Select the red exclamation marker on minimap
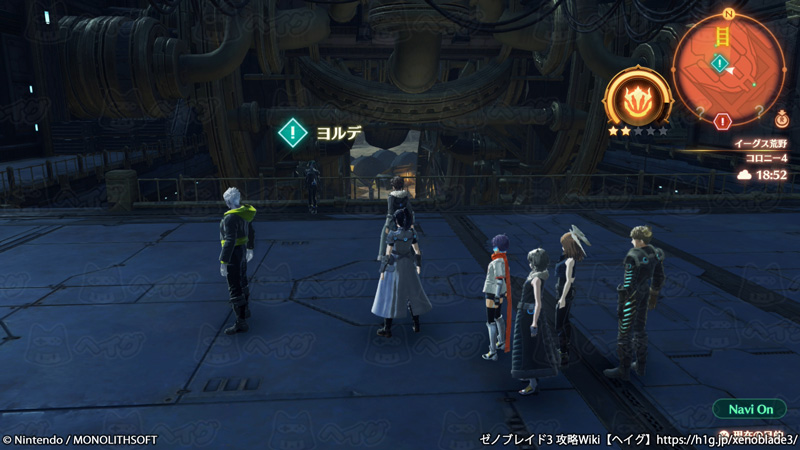The width and height of the screenshot is (800, 450). [723, 121]
